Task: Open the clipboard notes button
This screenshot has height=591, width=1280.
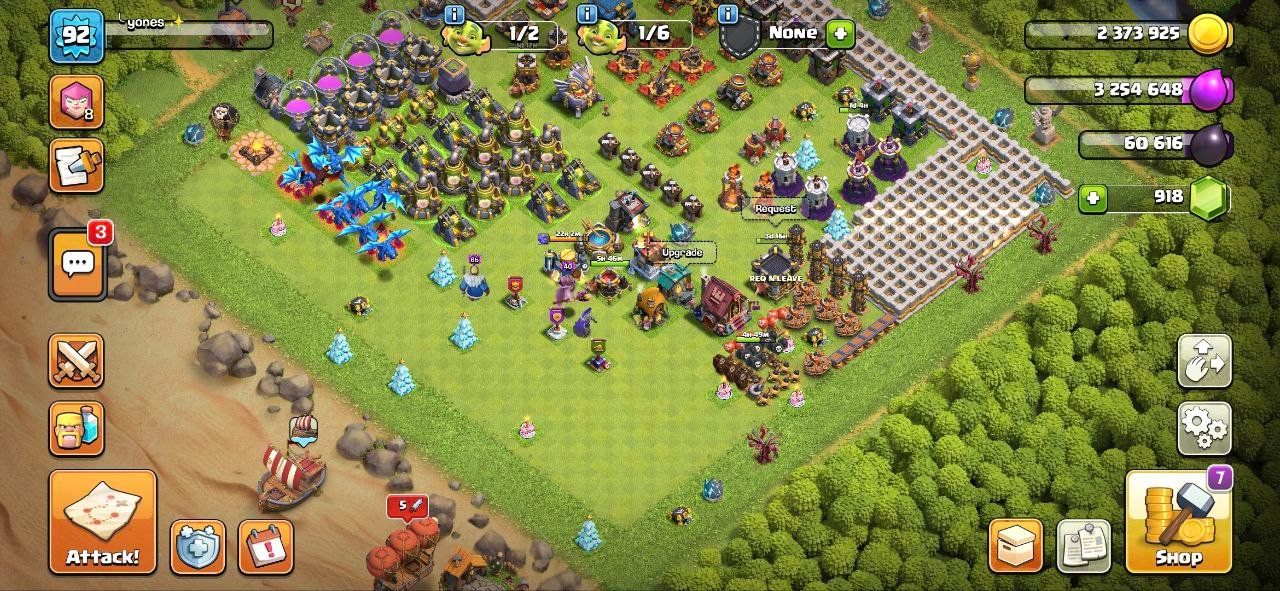Action: [x=1083, y=546]
